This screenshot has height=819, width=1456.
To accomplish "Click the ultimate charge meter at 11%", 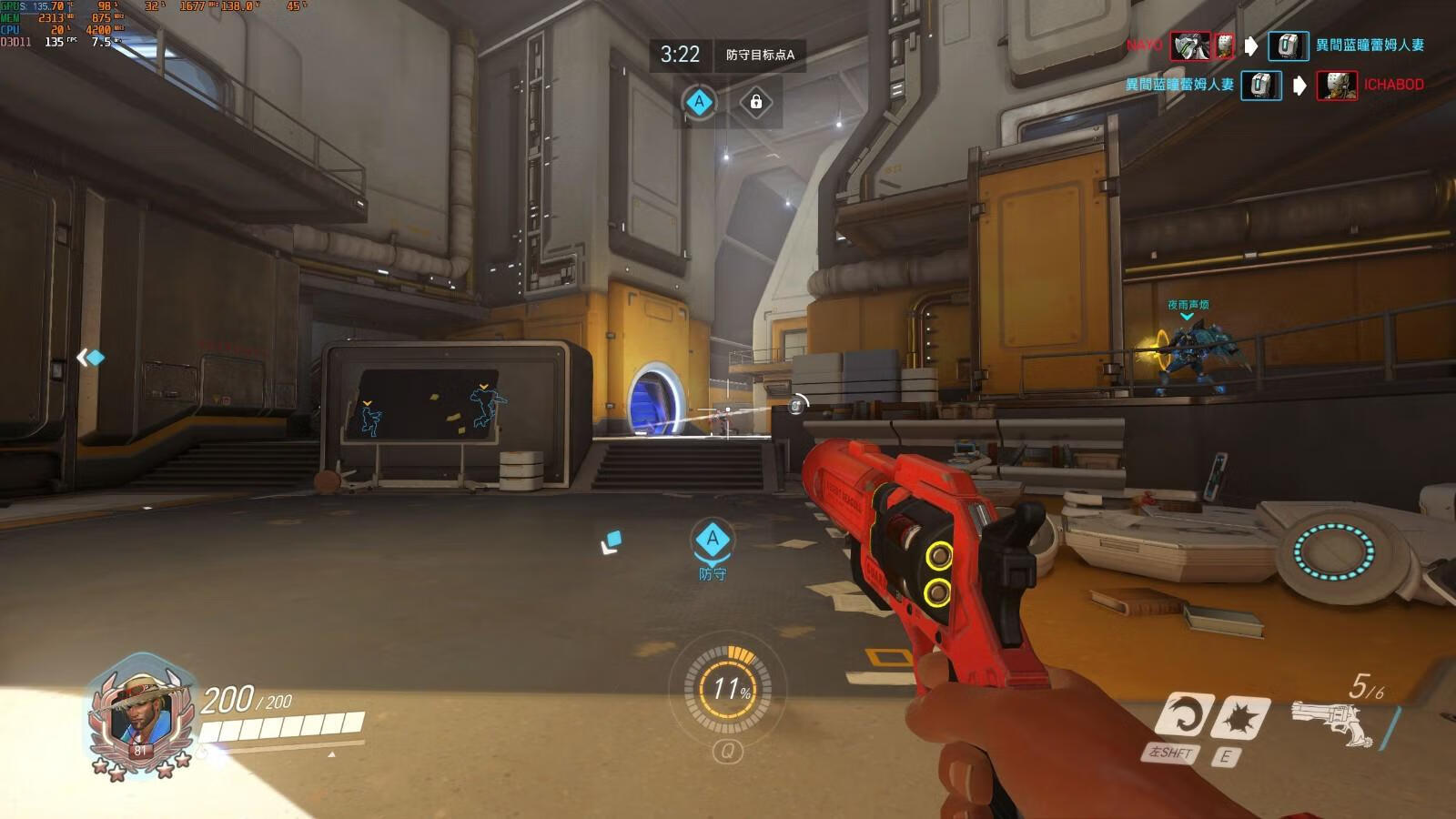I will point(728,689).
